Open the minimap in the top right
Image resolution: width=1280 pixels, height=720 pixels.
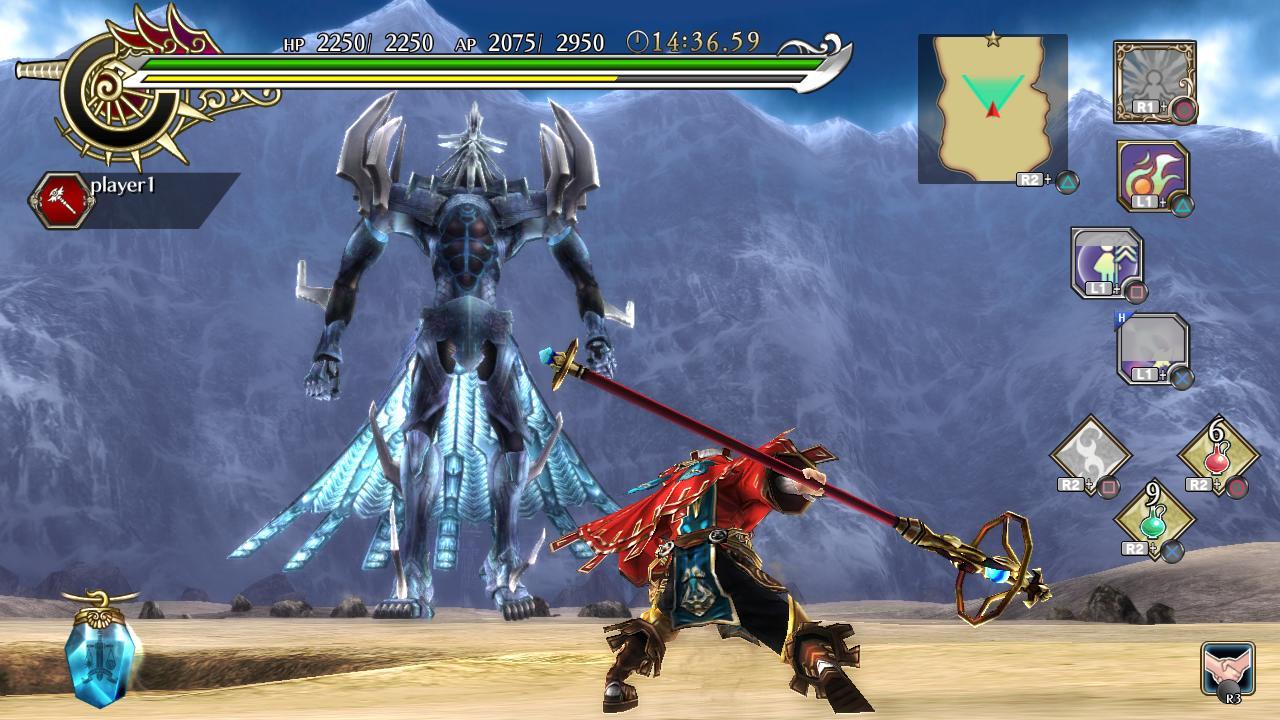coord(992,109)
